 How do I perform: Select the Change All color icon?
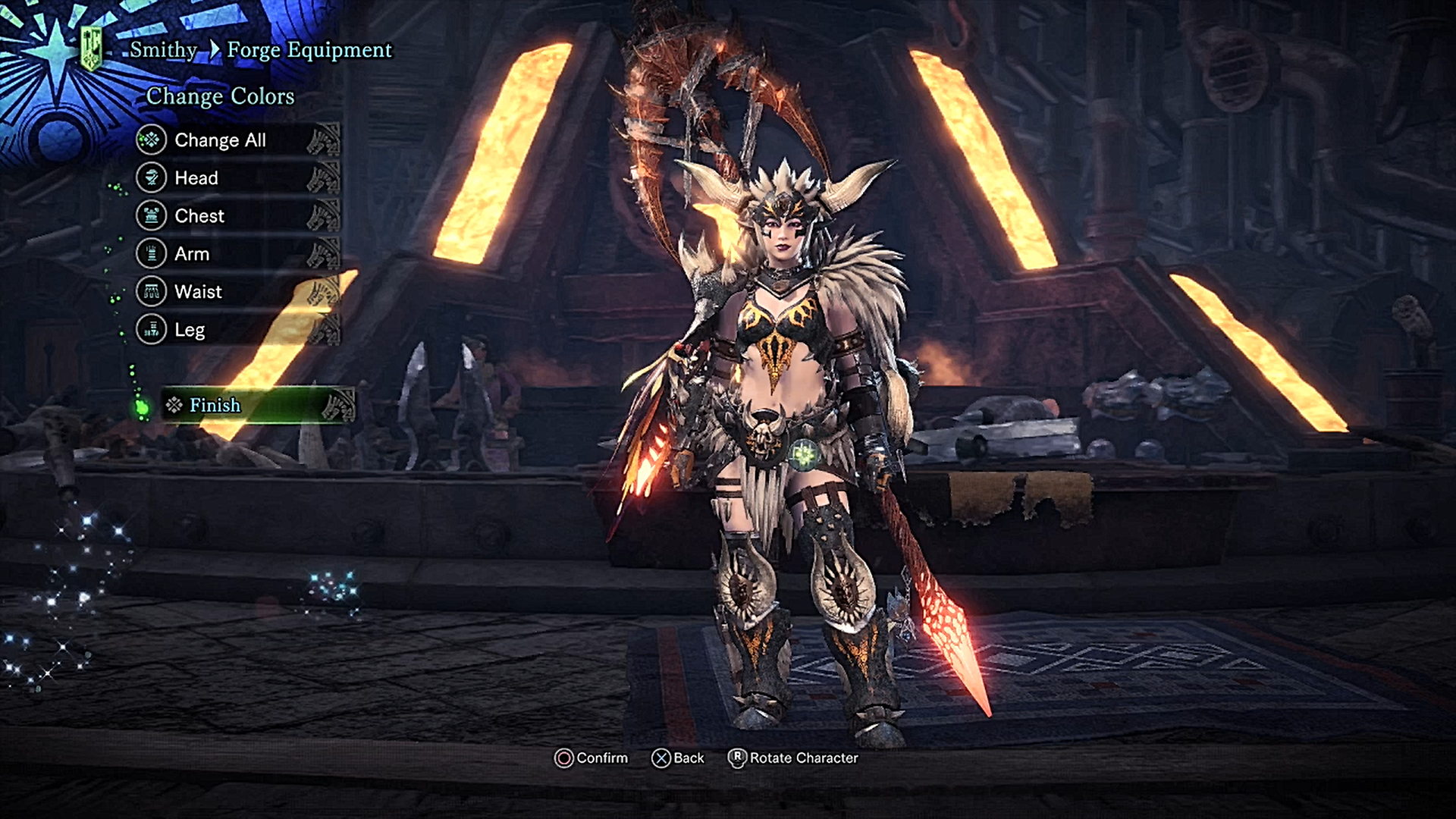152,140
